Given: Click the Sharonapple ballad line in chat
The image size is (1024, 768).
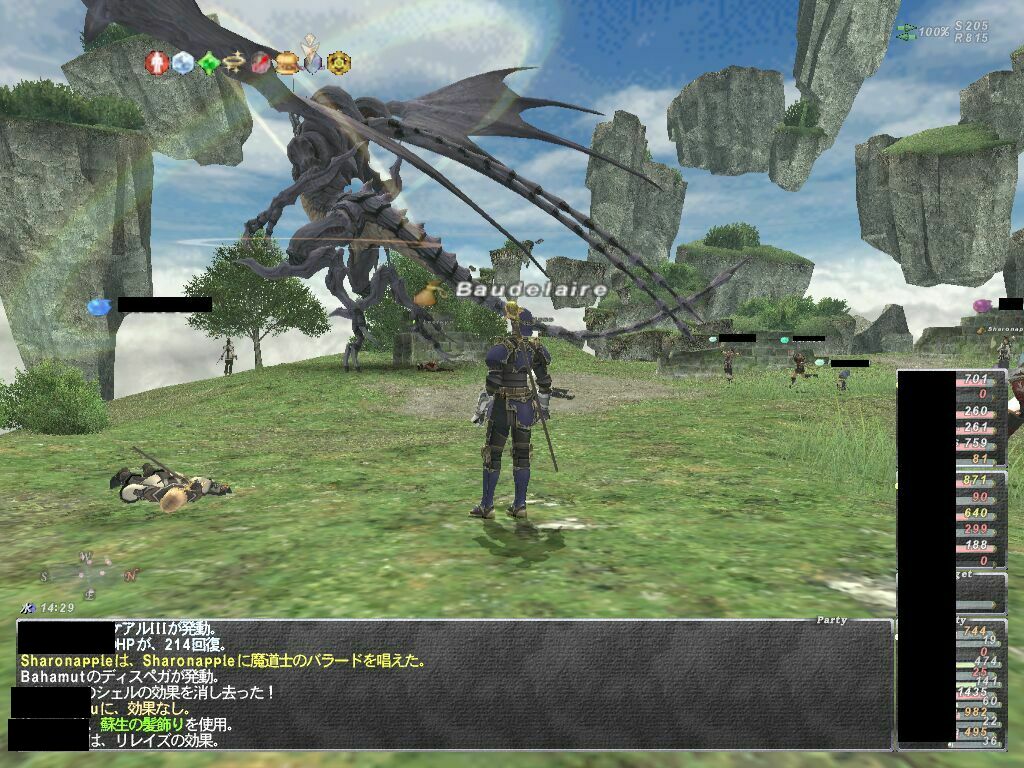Looking at the screenshot, I should click(x=222, y=661).
